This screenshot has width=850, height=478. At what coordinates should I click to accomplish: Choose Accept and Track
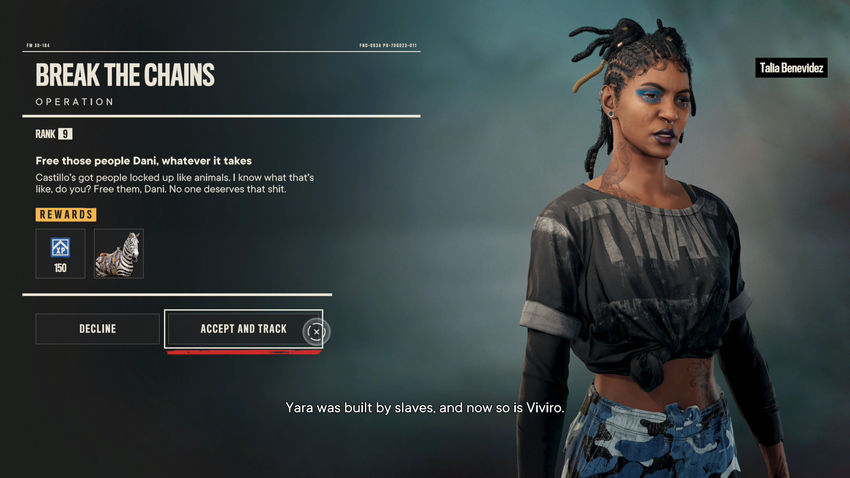coord(243,329)
